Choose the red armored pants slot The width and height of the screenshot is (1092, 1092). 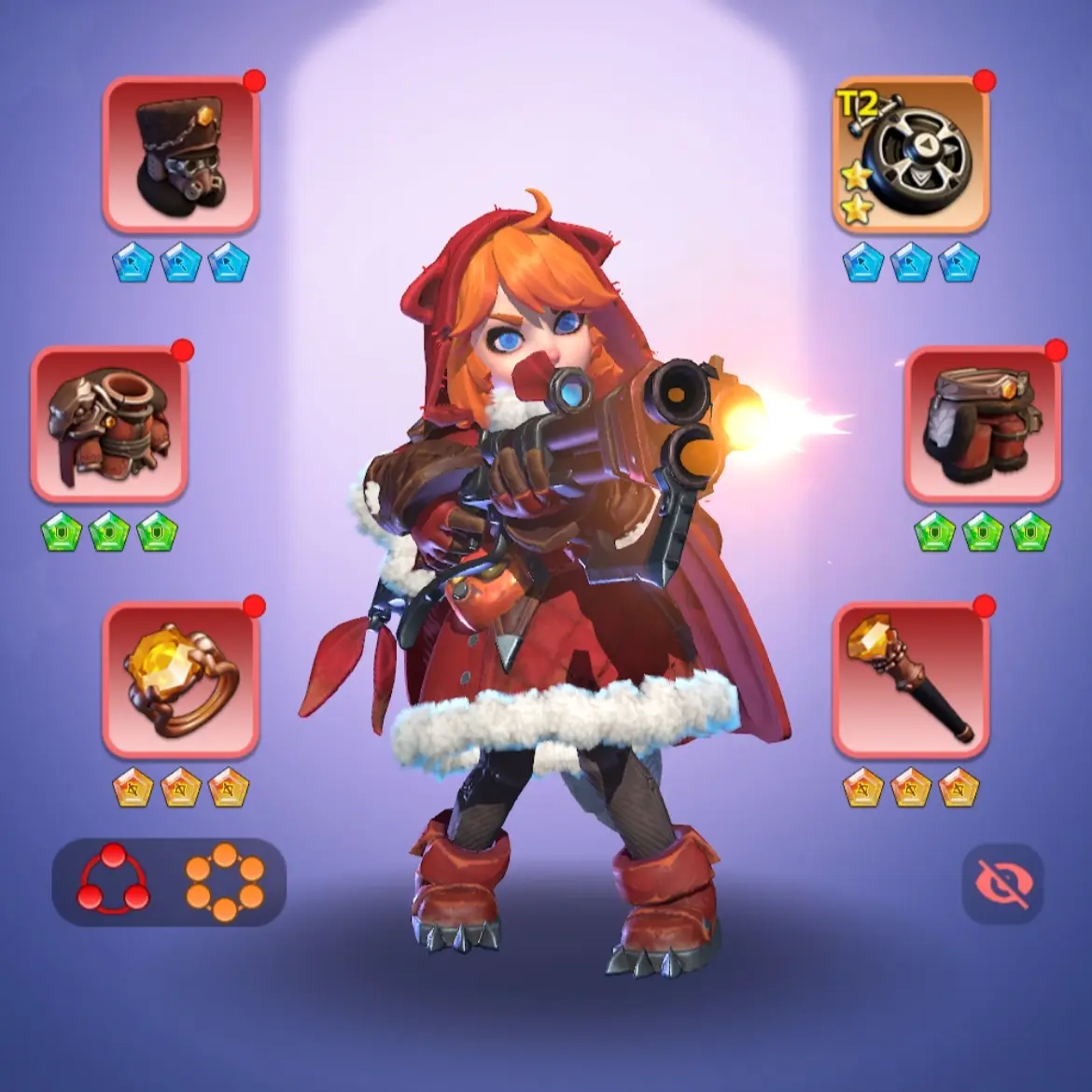tap(982, 425)
